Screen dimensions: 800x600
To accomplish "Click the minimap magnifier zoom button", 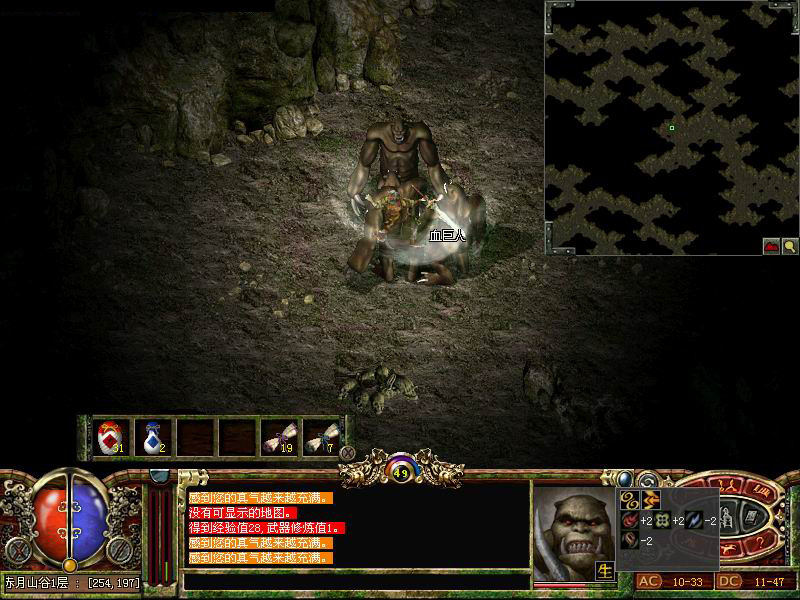I will pos(789,245).
